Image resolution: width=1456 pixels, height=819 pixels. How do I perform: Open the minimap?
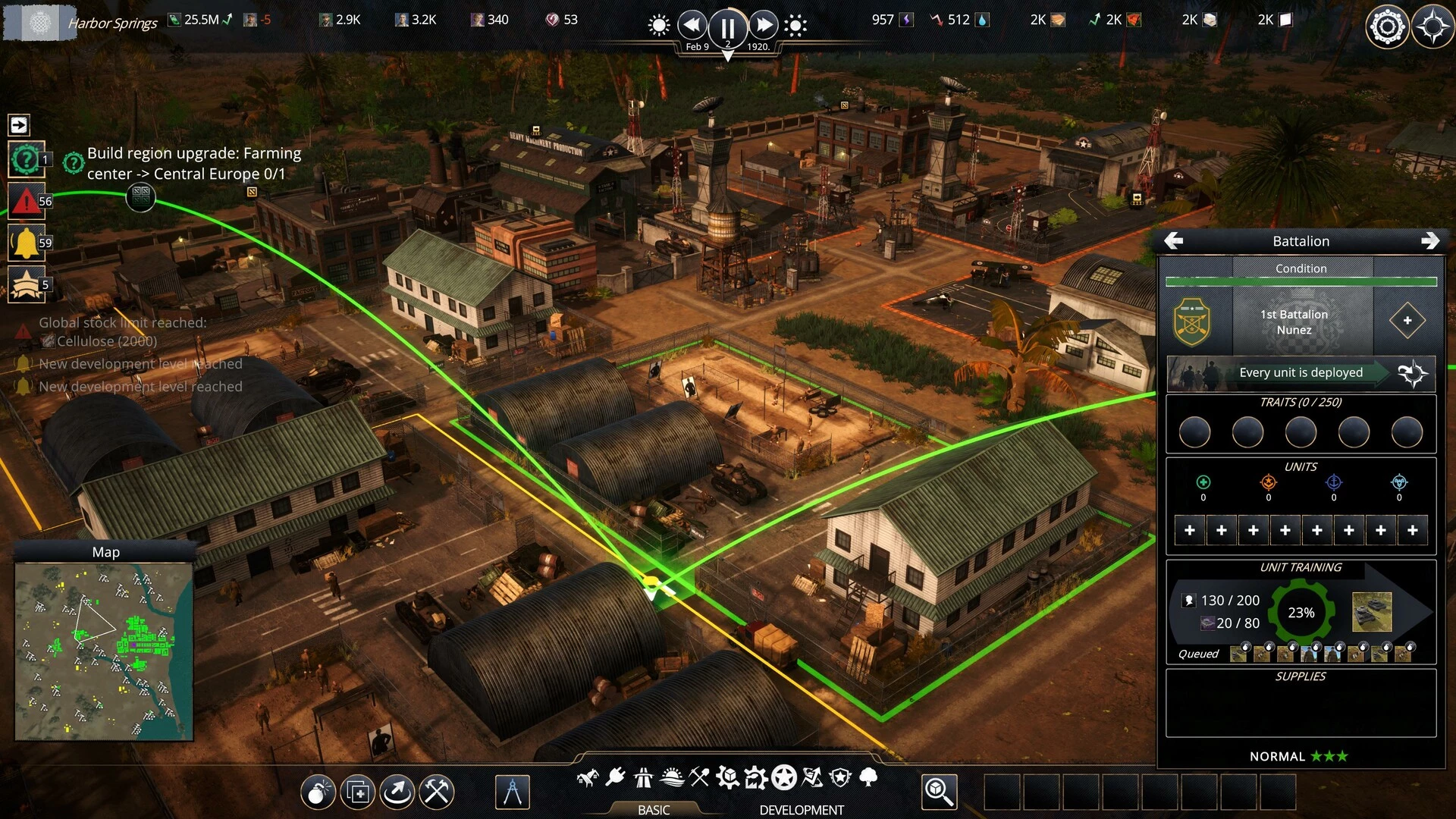coord(104,651)
